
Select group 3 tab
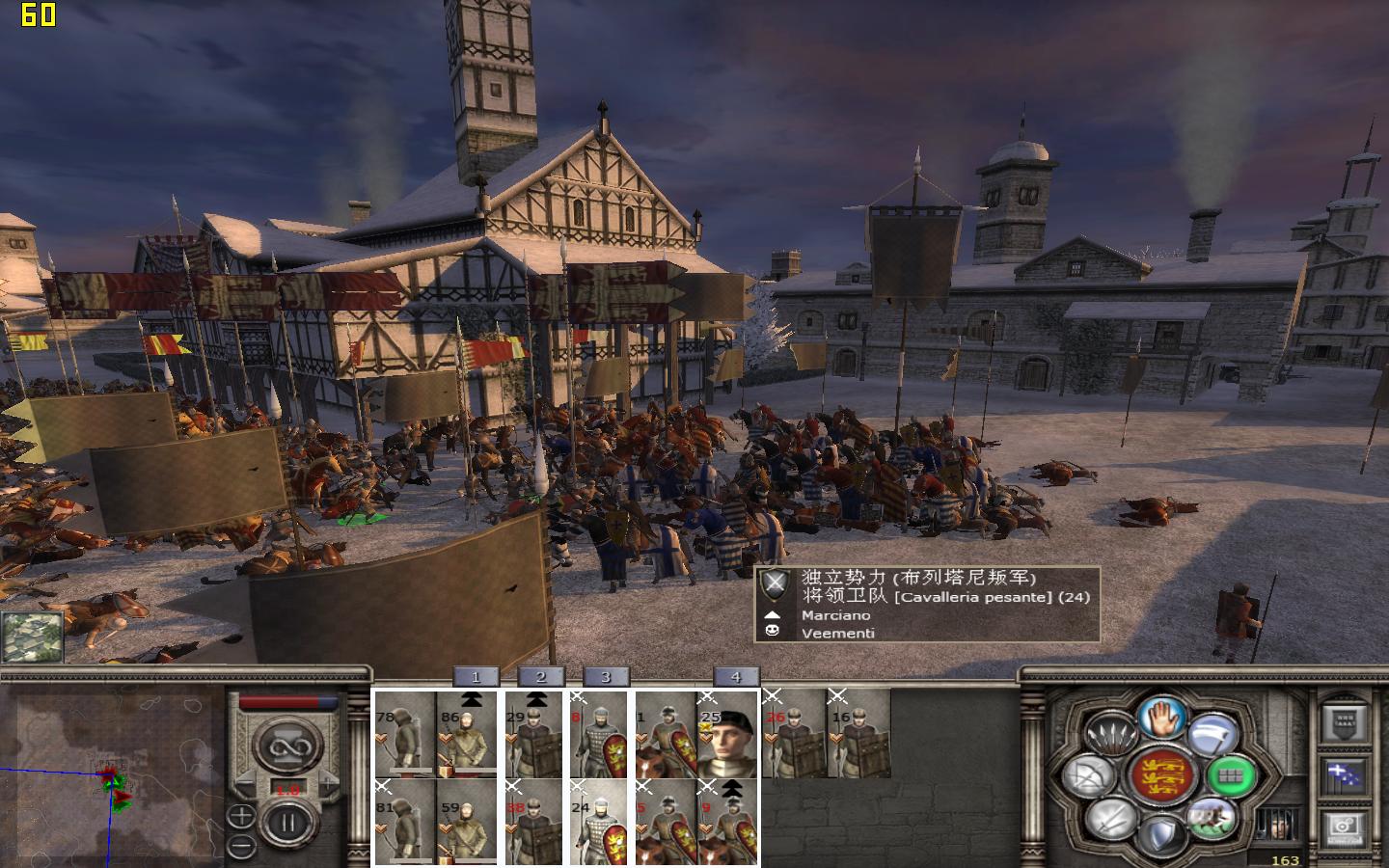pos(605,677)
